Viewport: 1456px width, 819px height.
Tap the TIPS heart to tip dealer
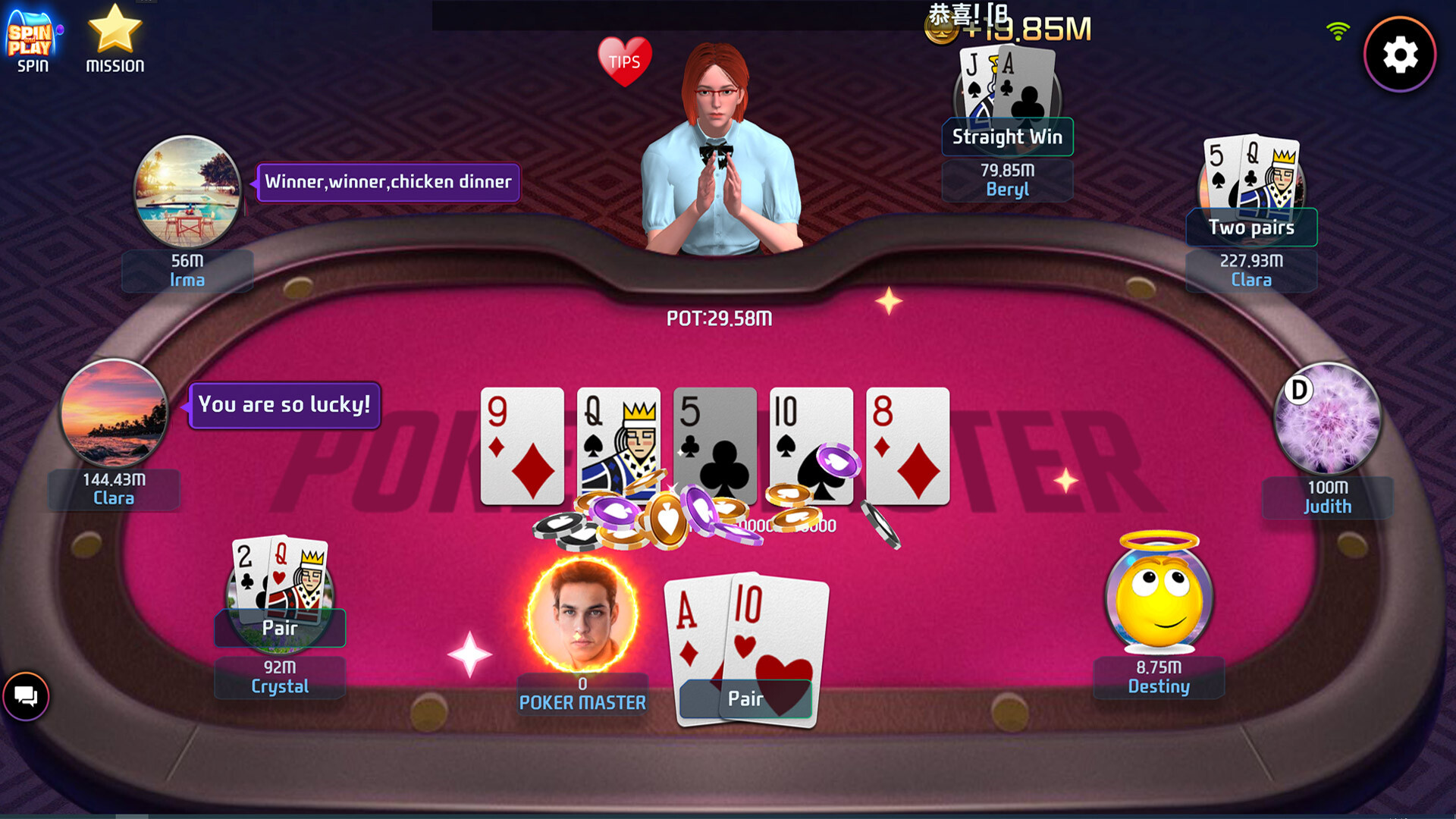coord(624,62)
